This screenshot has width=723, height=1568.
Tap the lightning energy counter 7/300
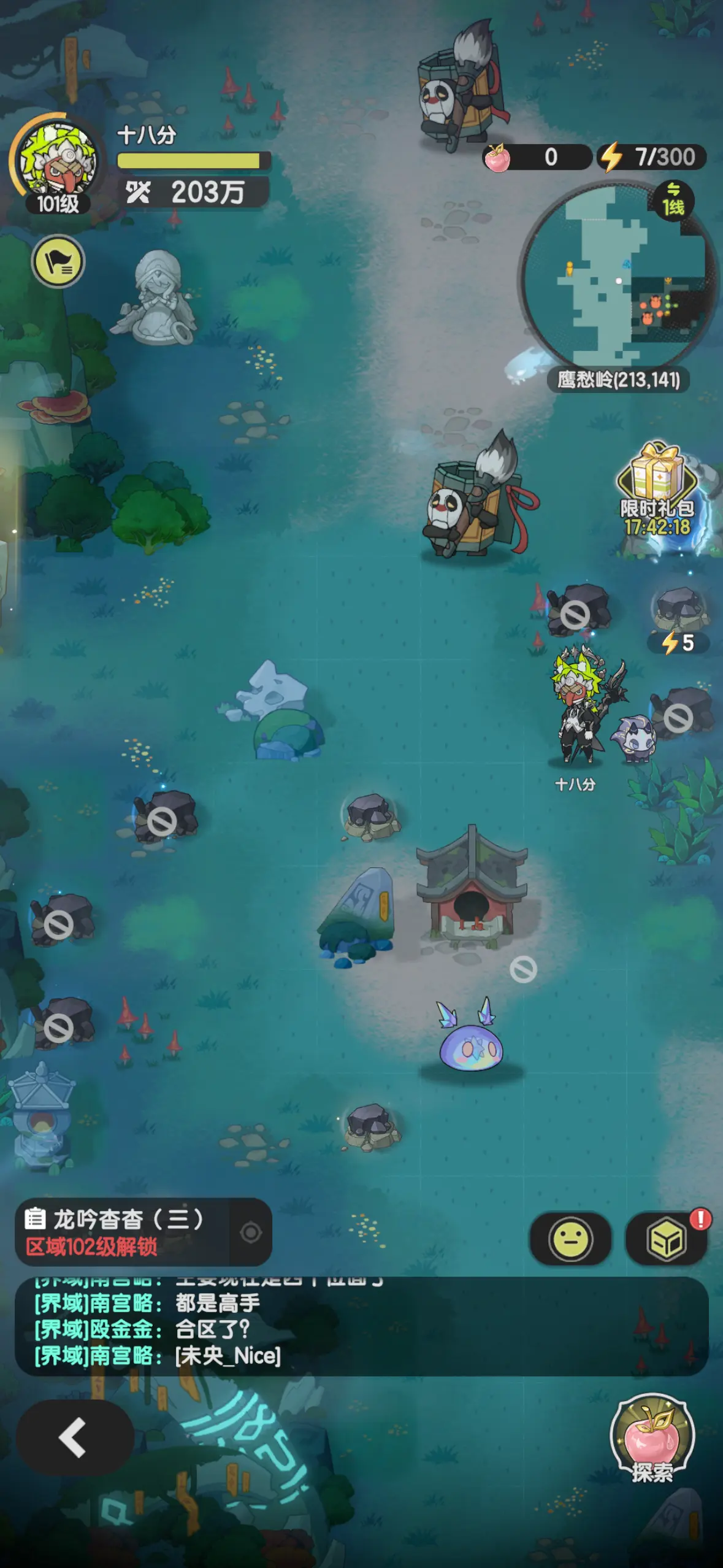(652, 157)
